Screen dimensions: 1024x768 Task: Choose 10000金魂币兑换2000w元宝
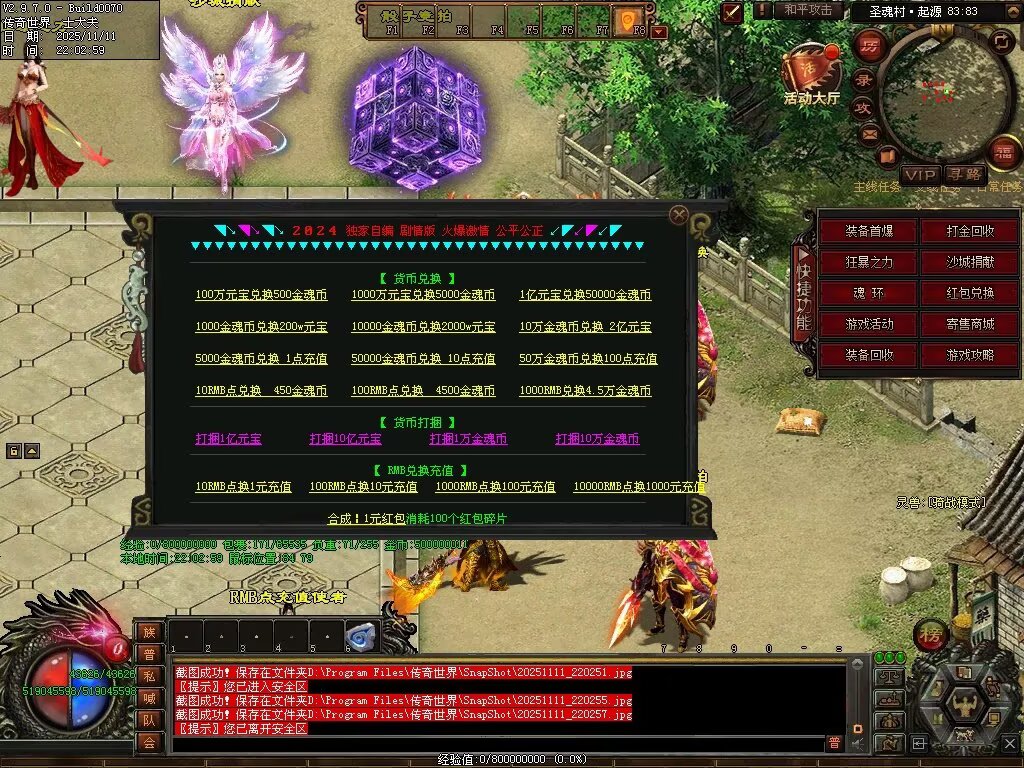coord(423,327)
